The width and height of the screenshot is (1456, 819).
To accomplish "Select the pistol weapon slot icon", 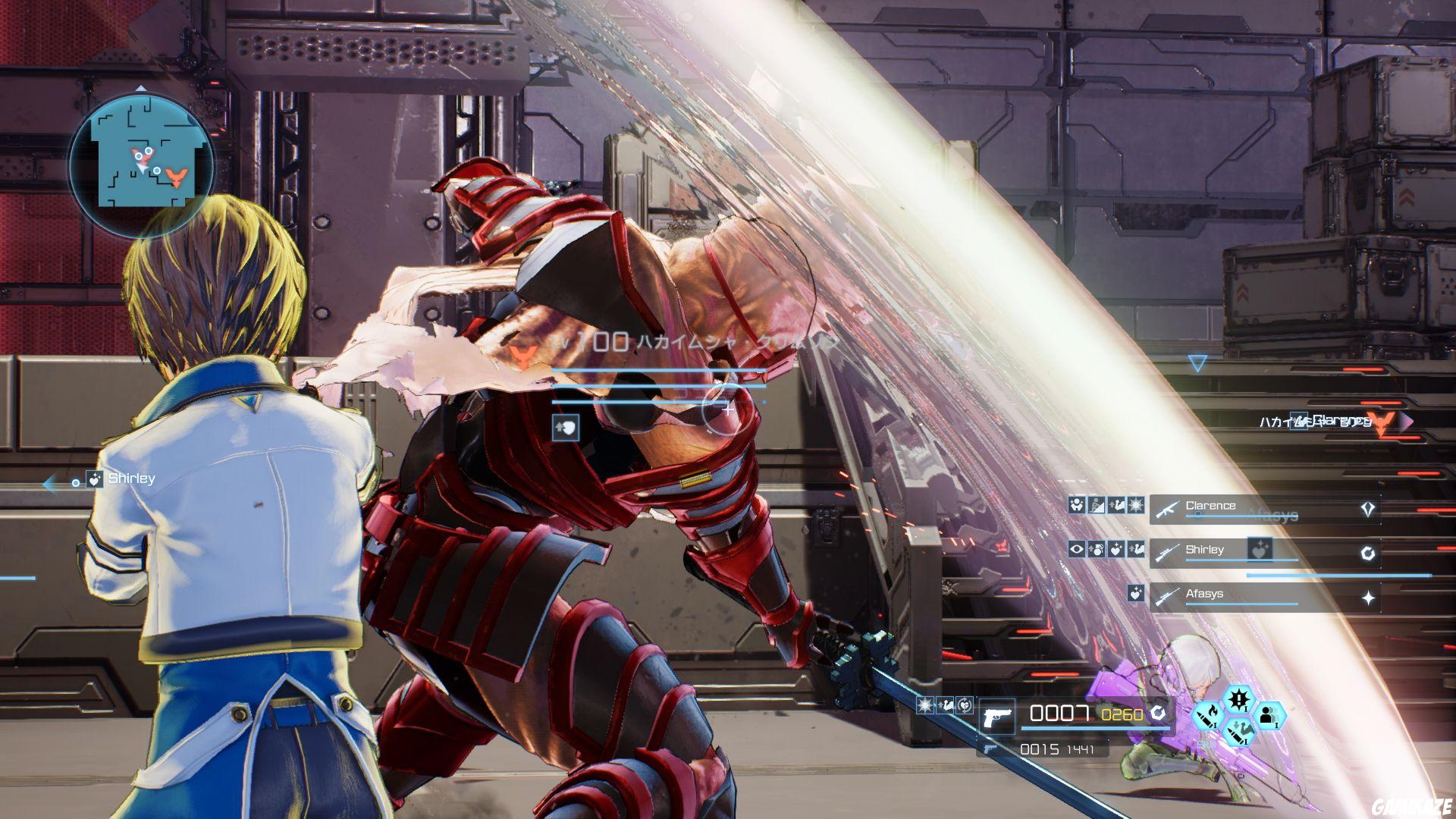I will pos(997,715).
